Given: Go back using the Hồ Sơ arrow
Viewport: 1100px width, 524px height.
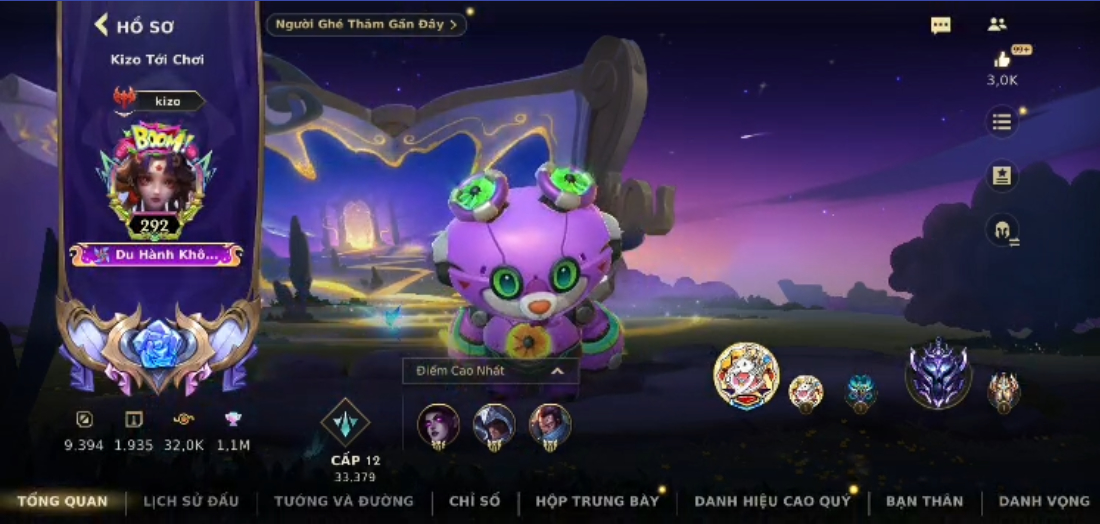Looking at the screenshot, I should (101, 25).
